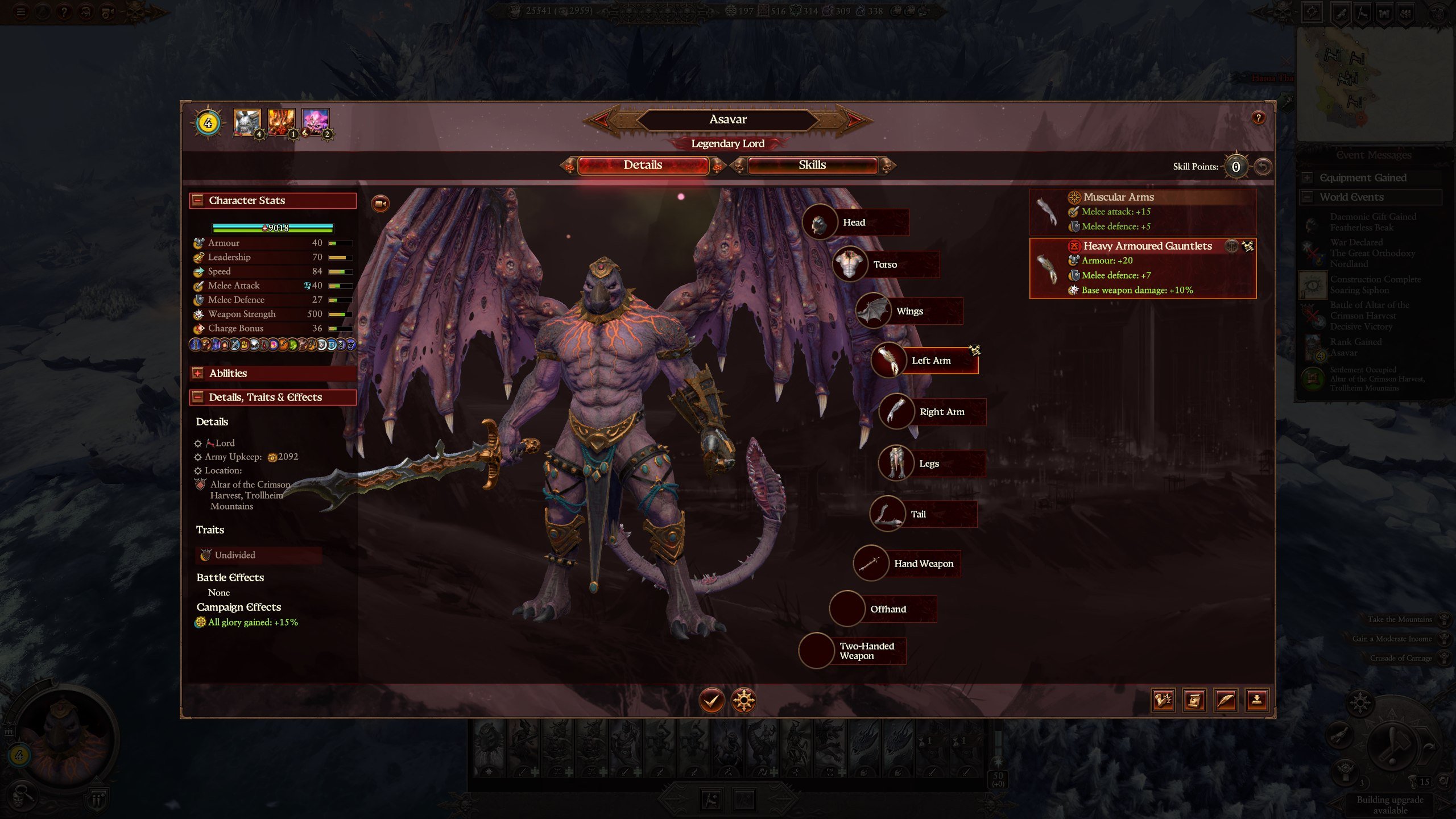The width and height of the screenshot is (1456, 819).
Task: Select the Wings body part slot
Action: 909,311
